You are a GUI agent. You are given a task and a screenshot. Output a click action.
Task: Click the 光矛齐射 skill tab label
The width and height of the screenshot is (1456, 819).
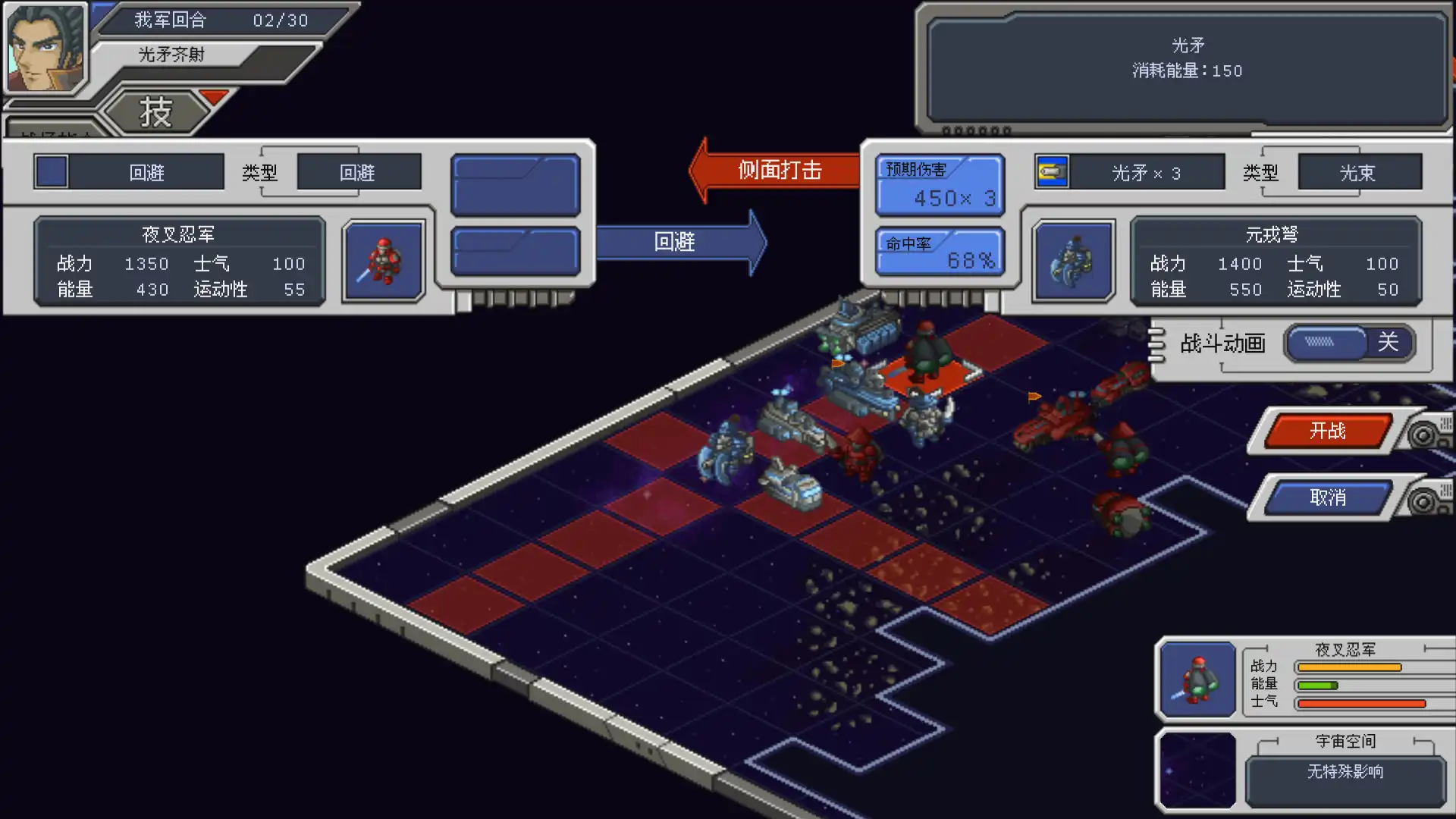[x=171, y=54]
